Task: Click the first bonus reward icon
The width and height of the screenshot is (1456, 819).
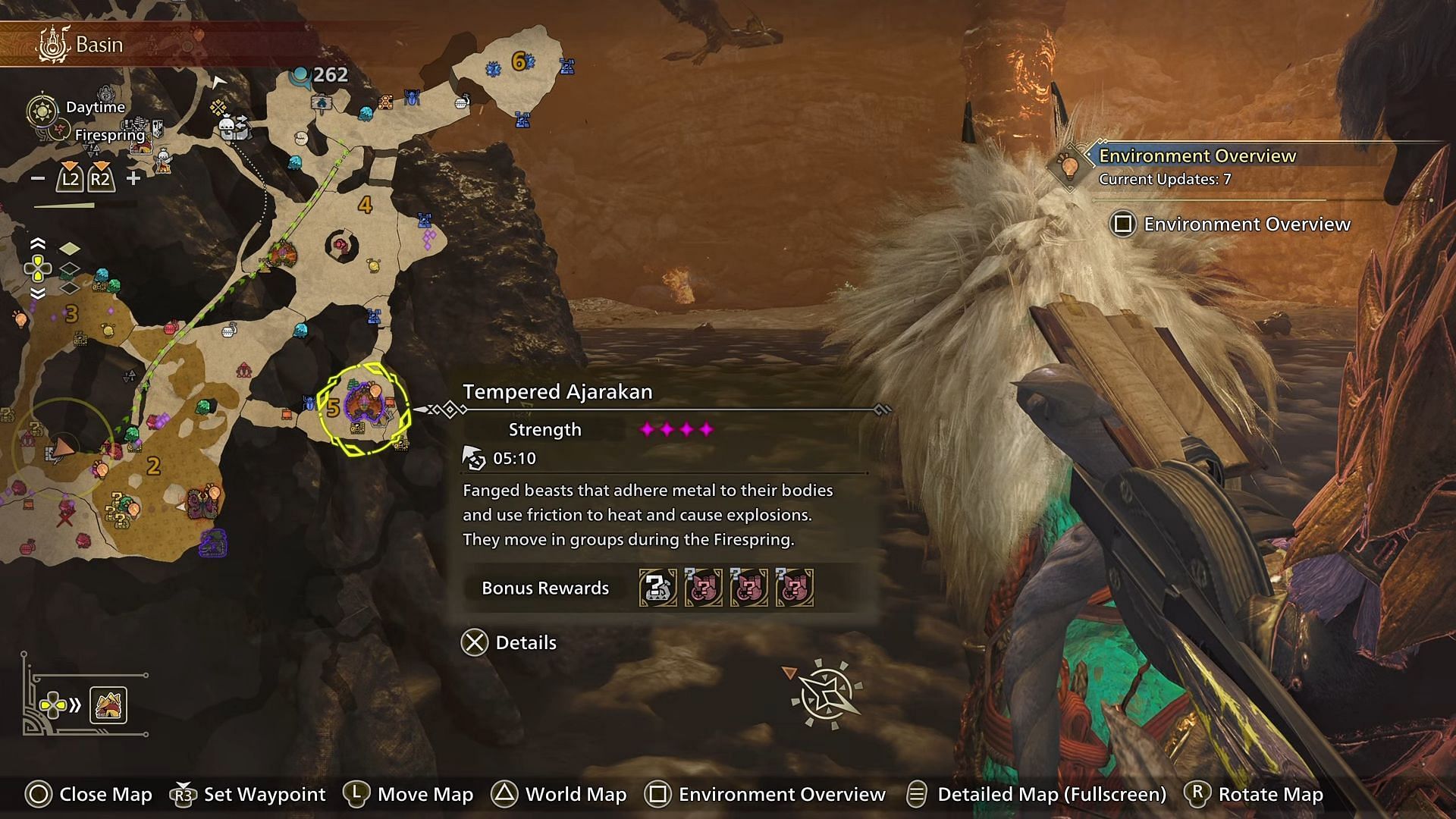Action: [657, 588]
